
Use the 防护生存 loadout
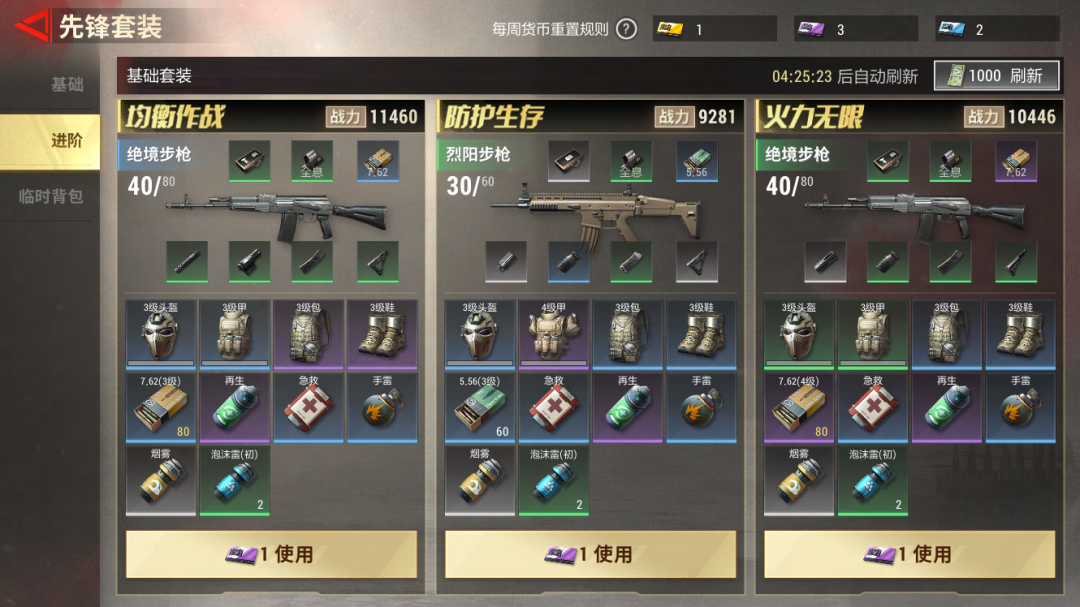point(590,553)
